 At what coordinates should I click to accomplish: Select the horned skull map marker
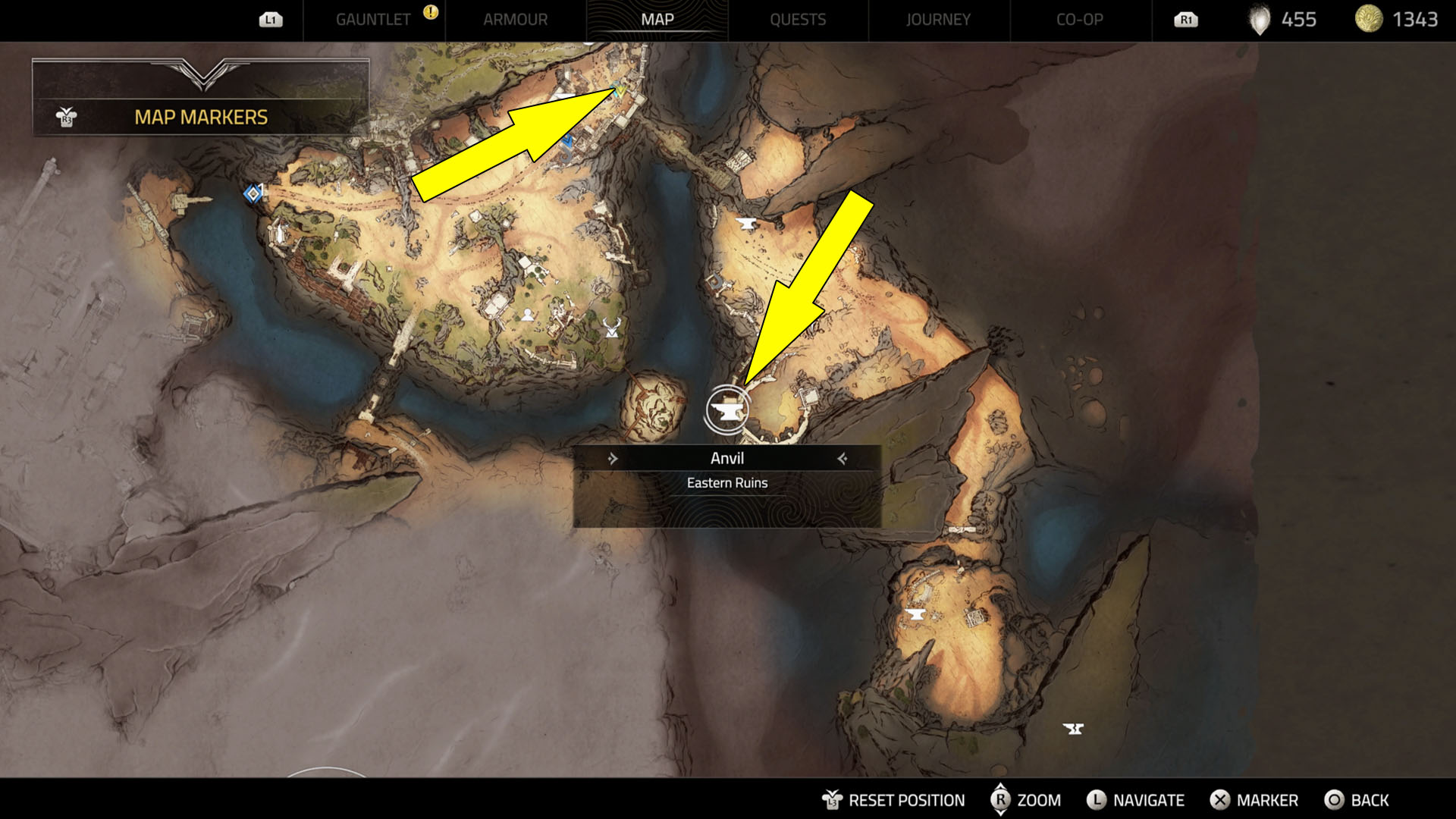612,328
